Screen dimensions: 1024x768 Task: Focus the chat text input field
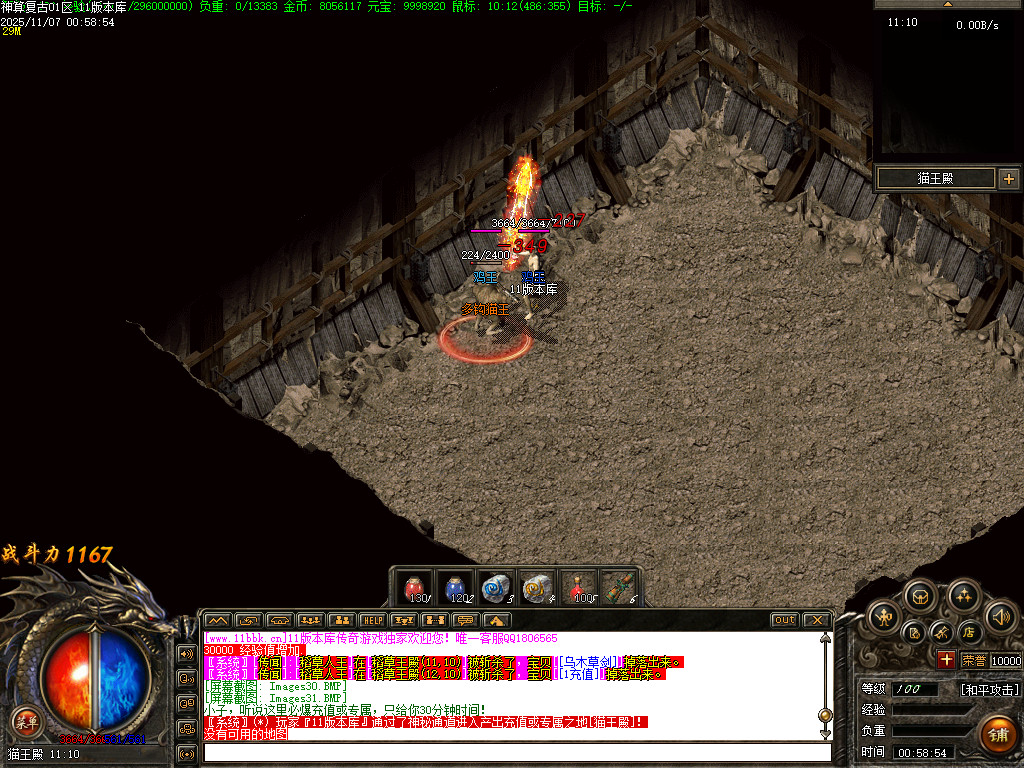tap(515, 752)
